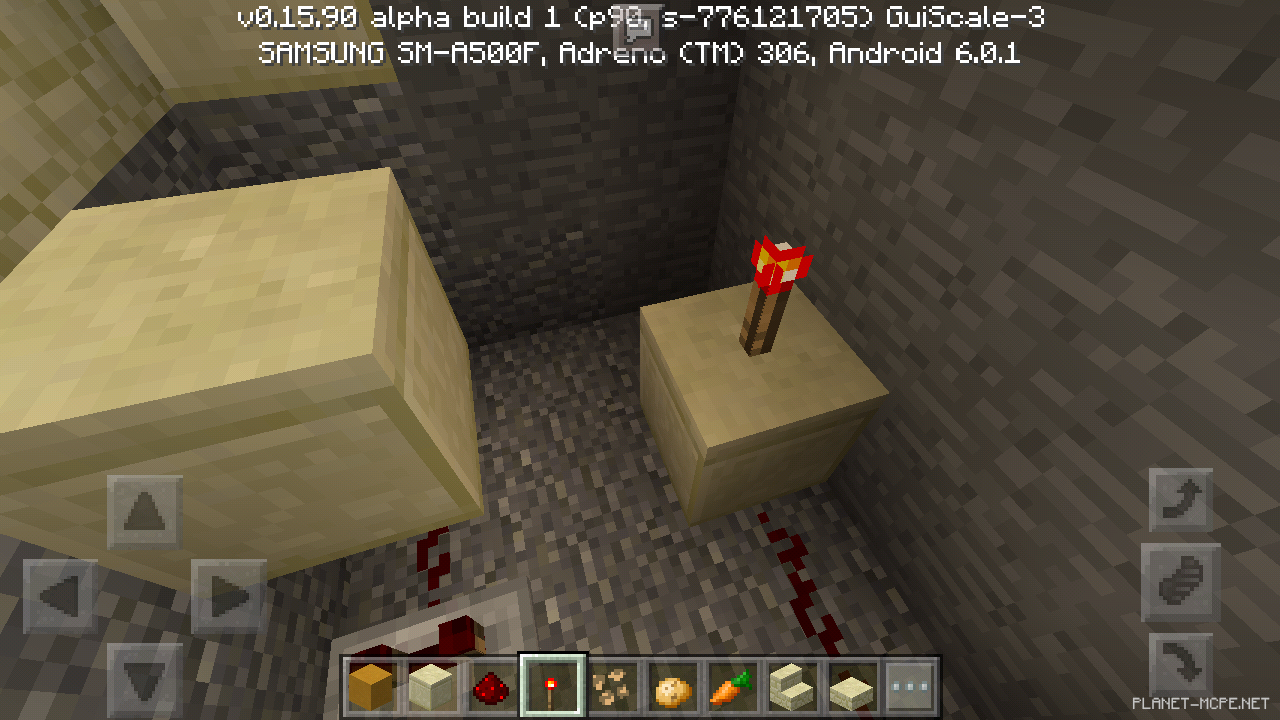Select the brown block in the first hotbar slot
Image resolution: width=1280 pixels, height=720 pixels.
tap(372, 684)
